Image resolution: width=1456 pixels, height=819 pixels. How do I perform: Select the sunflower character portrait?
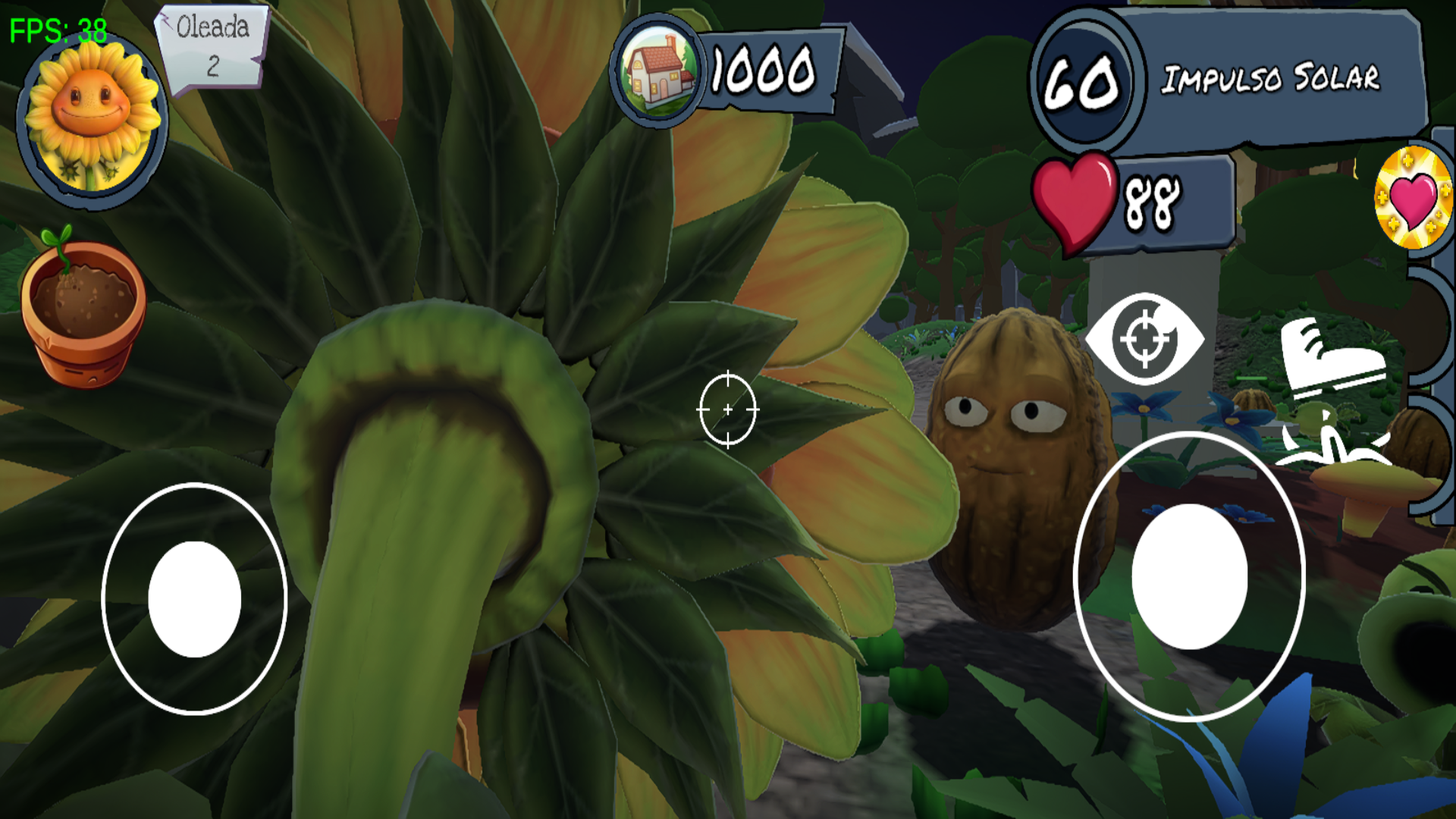point(91,118)
